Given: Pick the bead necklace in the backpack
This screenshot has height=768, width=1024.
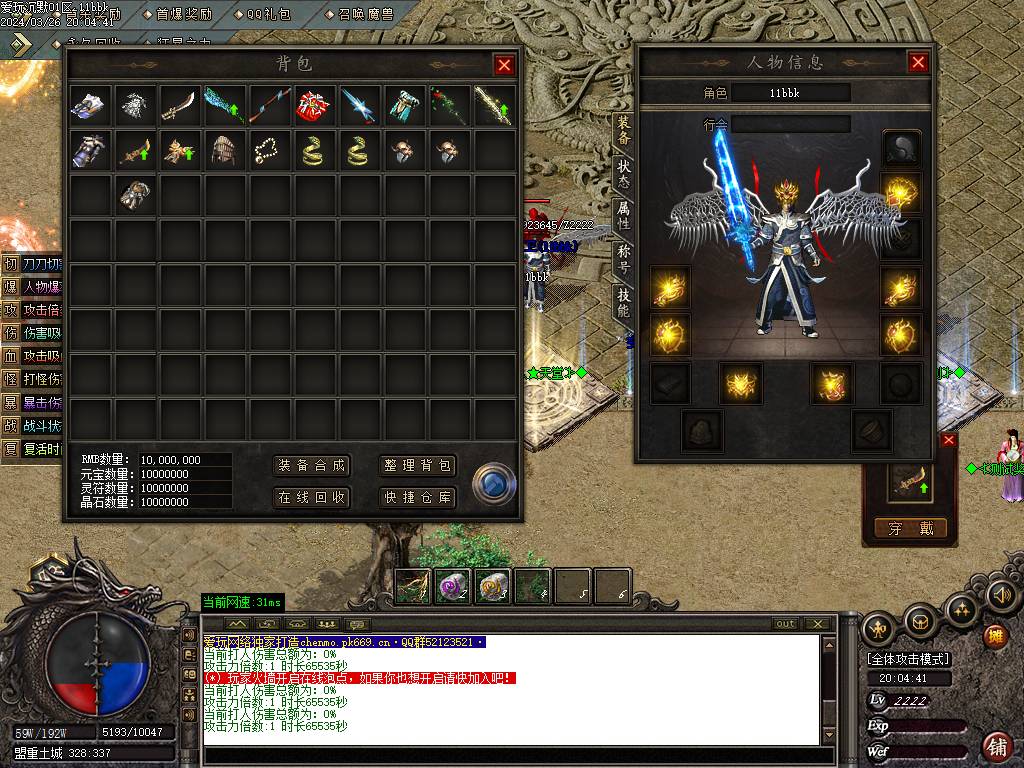Looking at the screenshot, I should click(x=268, y=151).
